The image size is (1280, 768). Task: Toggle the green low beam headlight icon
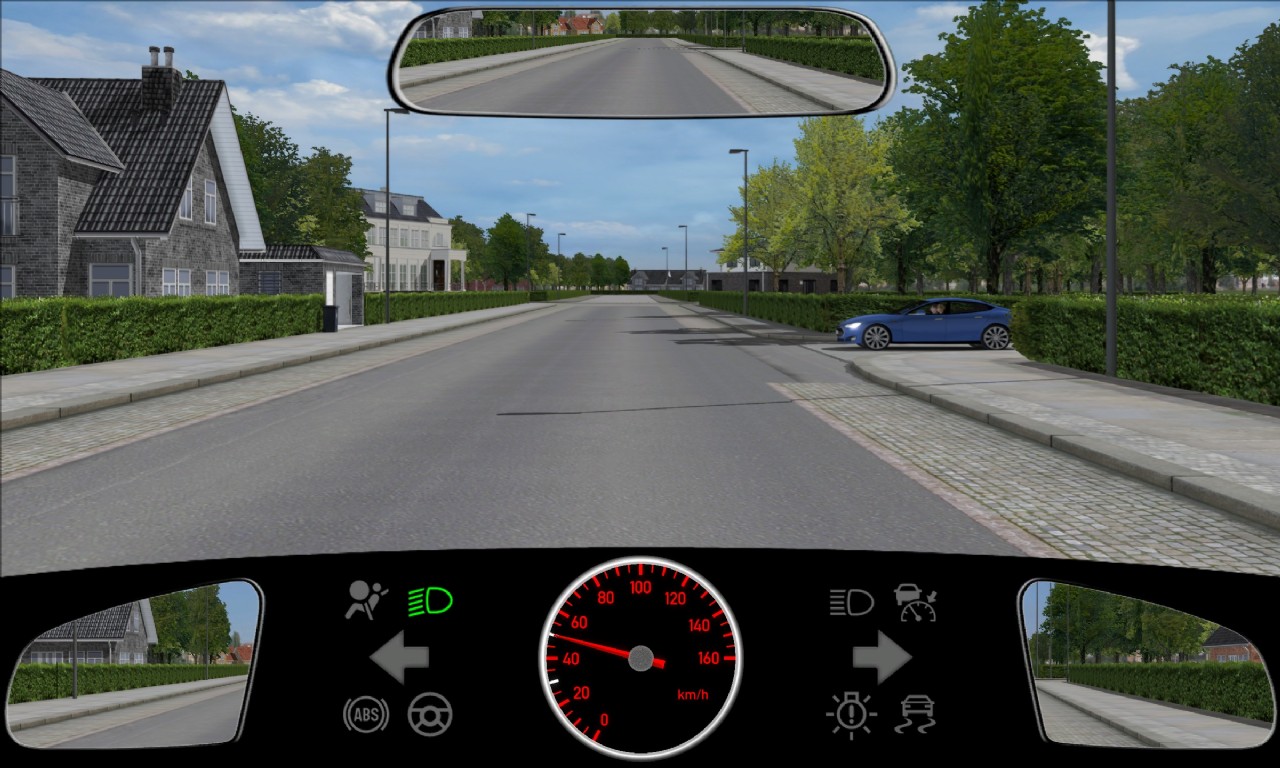pos(430,601)
